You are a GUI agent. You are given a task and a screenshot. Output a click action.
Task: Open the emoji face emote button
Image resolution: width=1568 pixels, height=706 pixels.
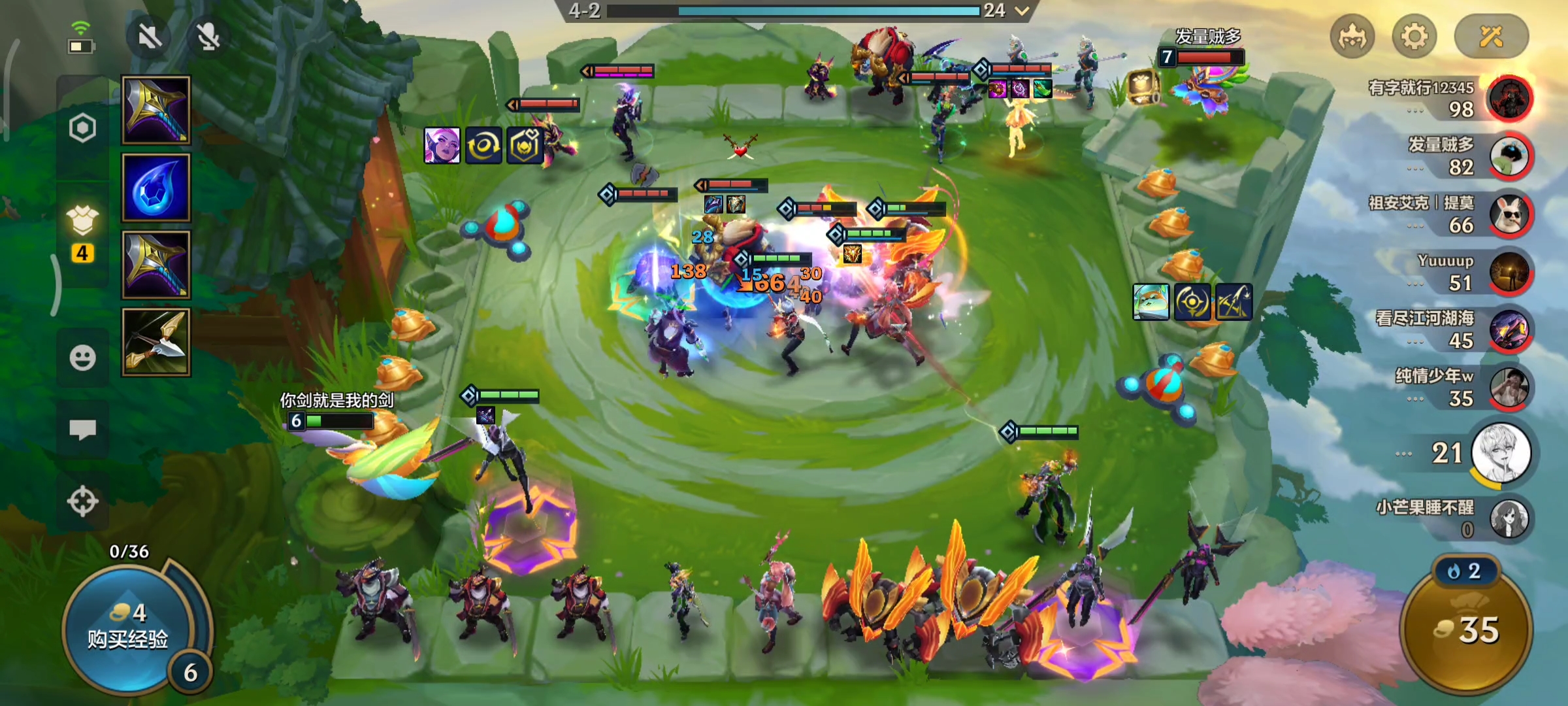[x=83, y=358]
